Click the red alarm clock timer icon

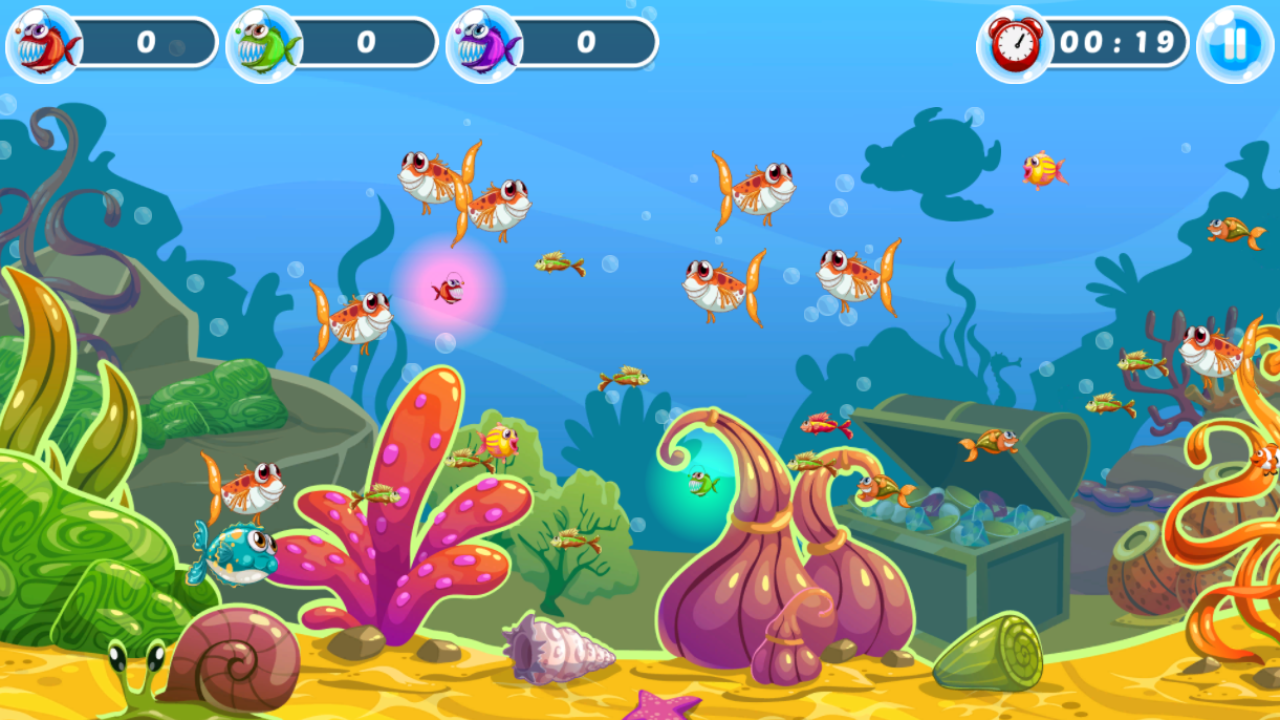[1013, 42]
